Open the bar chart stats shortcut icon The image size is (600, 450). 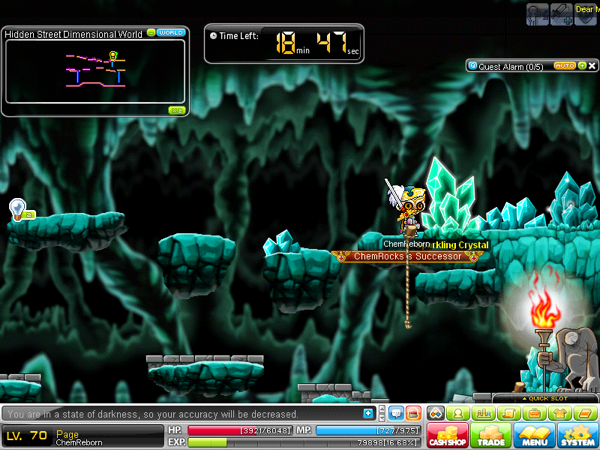pos(484,413)
